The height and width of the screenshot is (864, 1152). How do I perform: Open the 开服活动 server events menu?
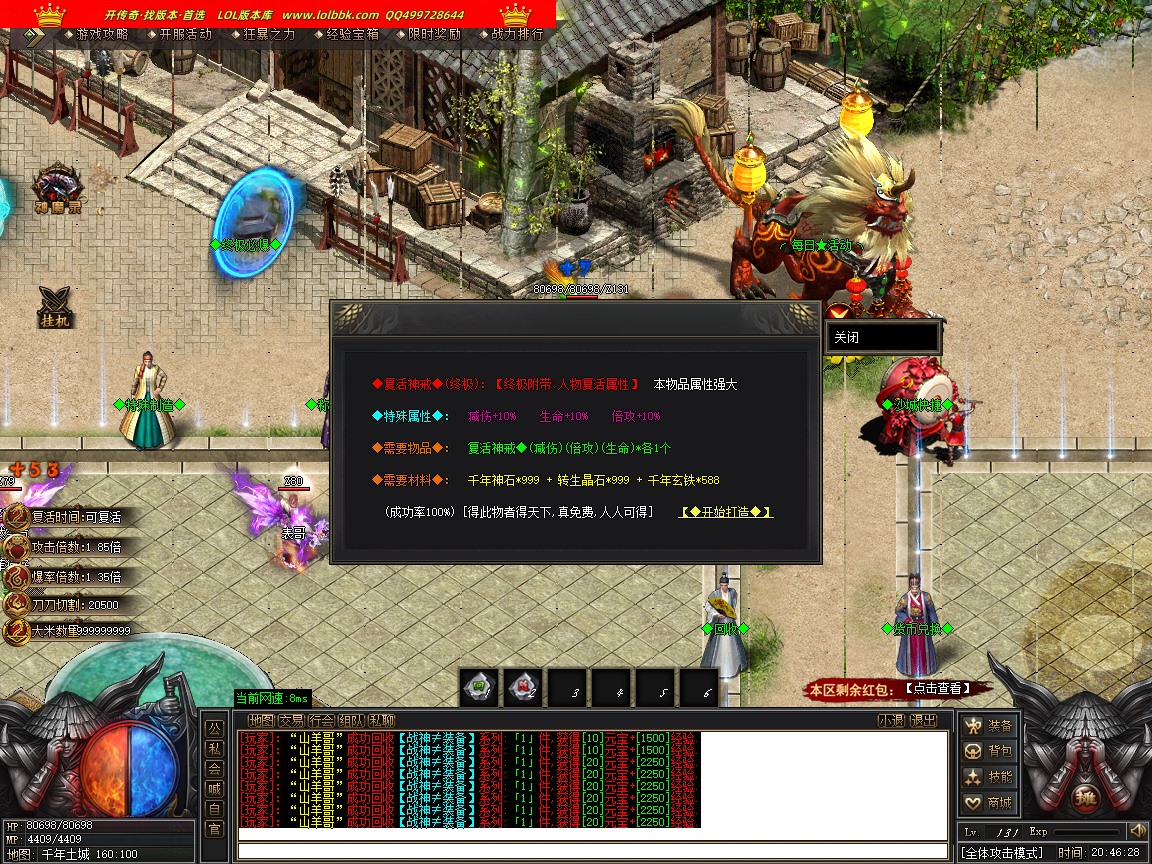click(186, 34)
